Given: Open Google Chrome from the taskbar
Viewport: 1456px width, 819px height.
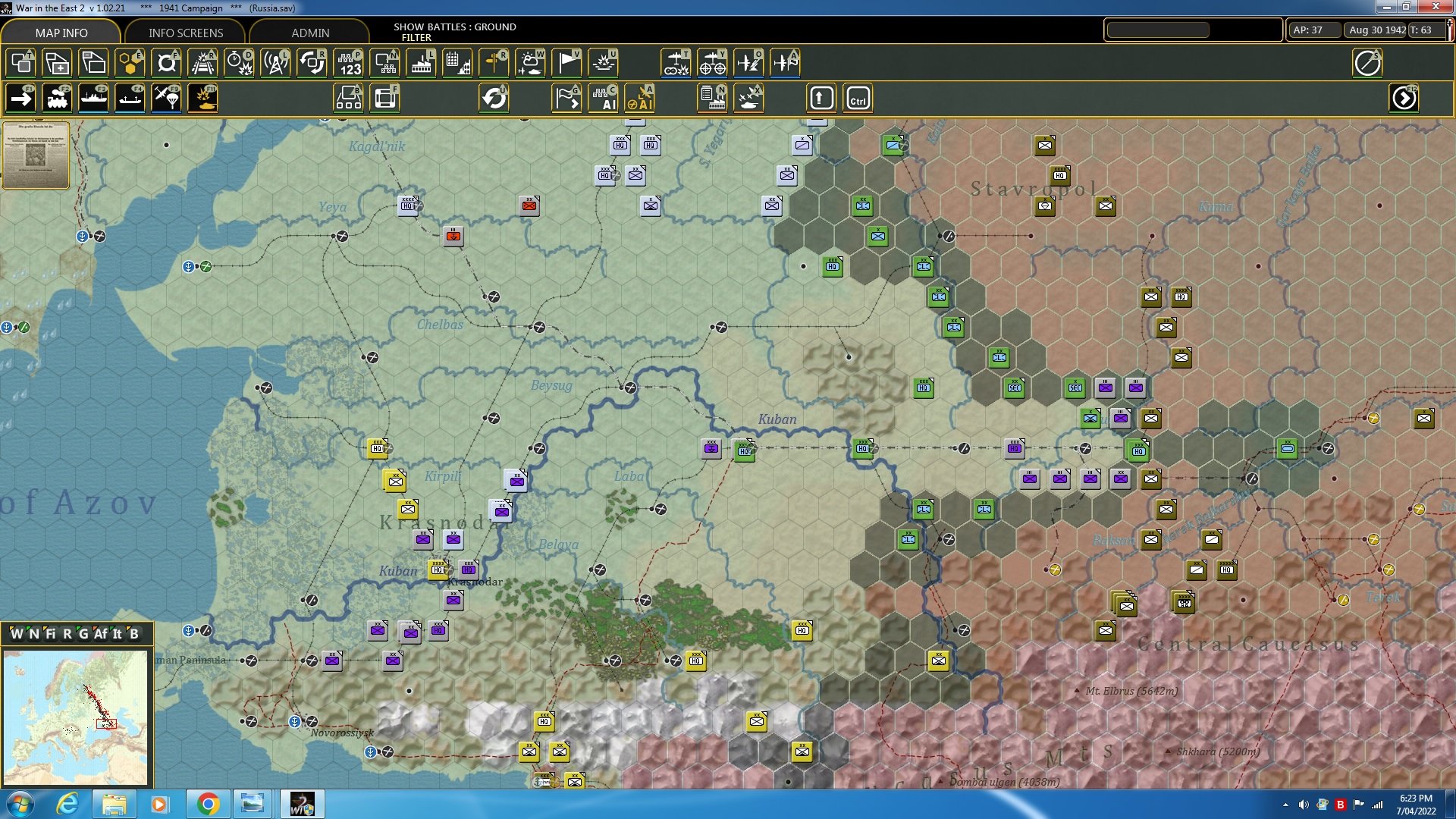Looking at the screenshot, I should (207, 804).
